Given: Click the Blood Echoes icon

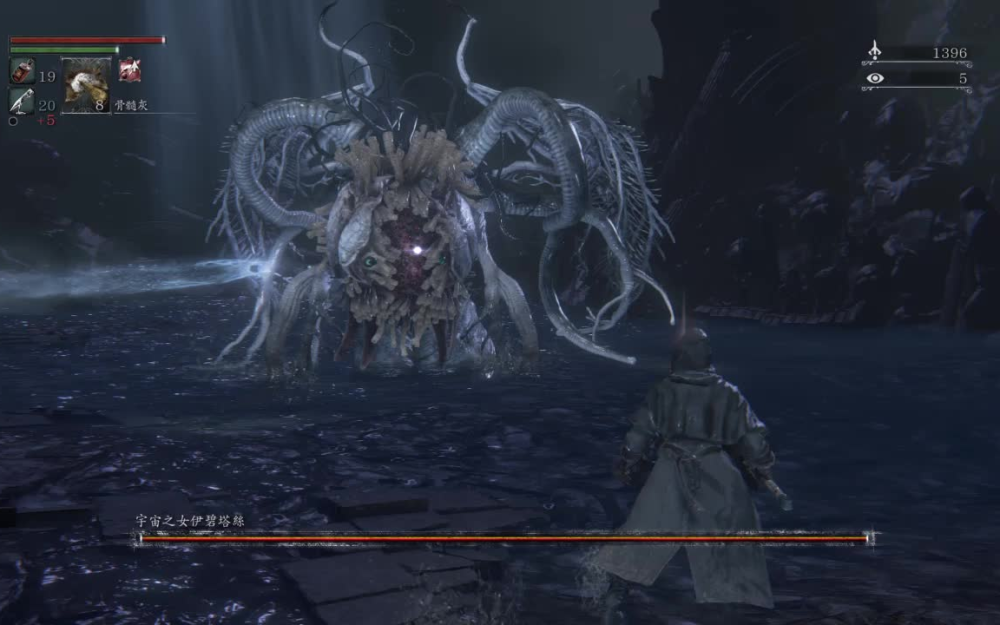Looking at the screenshot, I should (x=875, y=51).
